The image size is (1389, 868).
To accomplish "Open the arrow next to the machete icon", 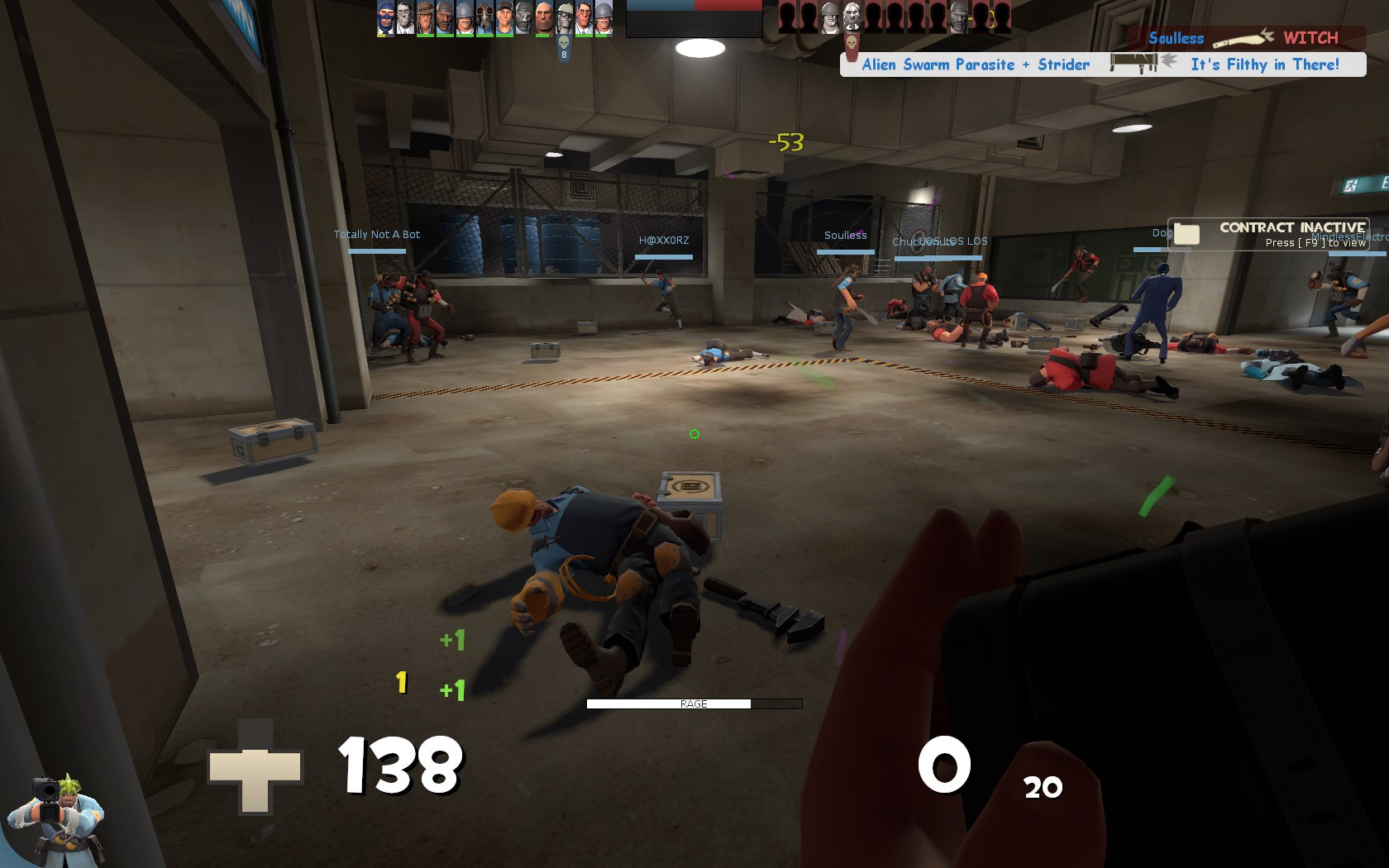I will pyautogui.click(x=1266, y=35).
